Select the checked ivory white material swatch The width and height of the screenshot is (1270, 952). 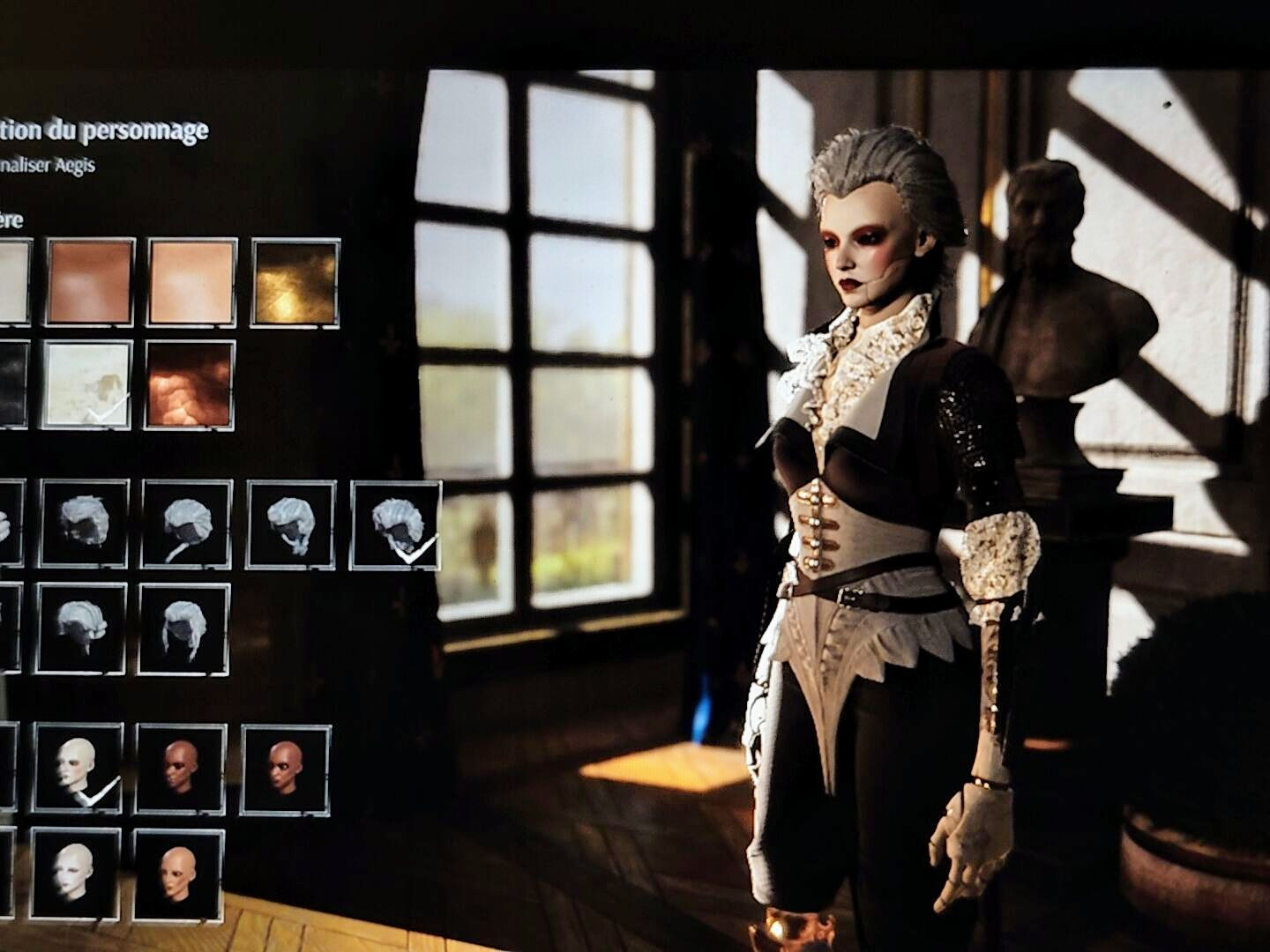(x=88, y=384)
